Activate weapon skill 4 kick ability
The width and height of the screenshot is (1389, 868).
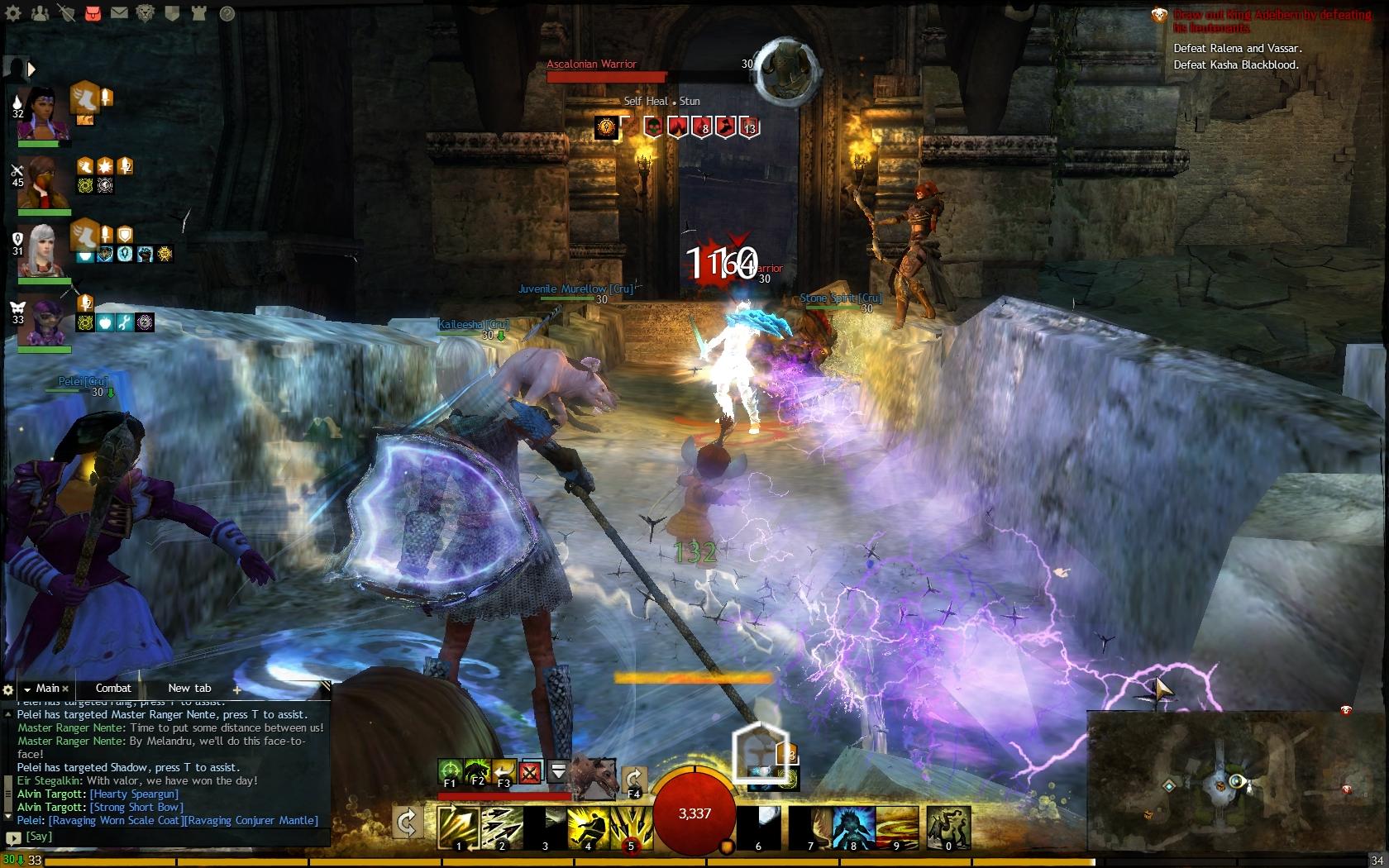point(588,827)
